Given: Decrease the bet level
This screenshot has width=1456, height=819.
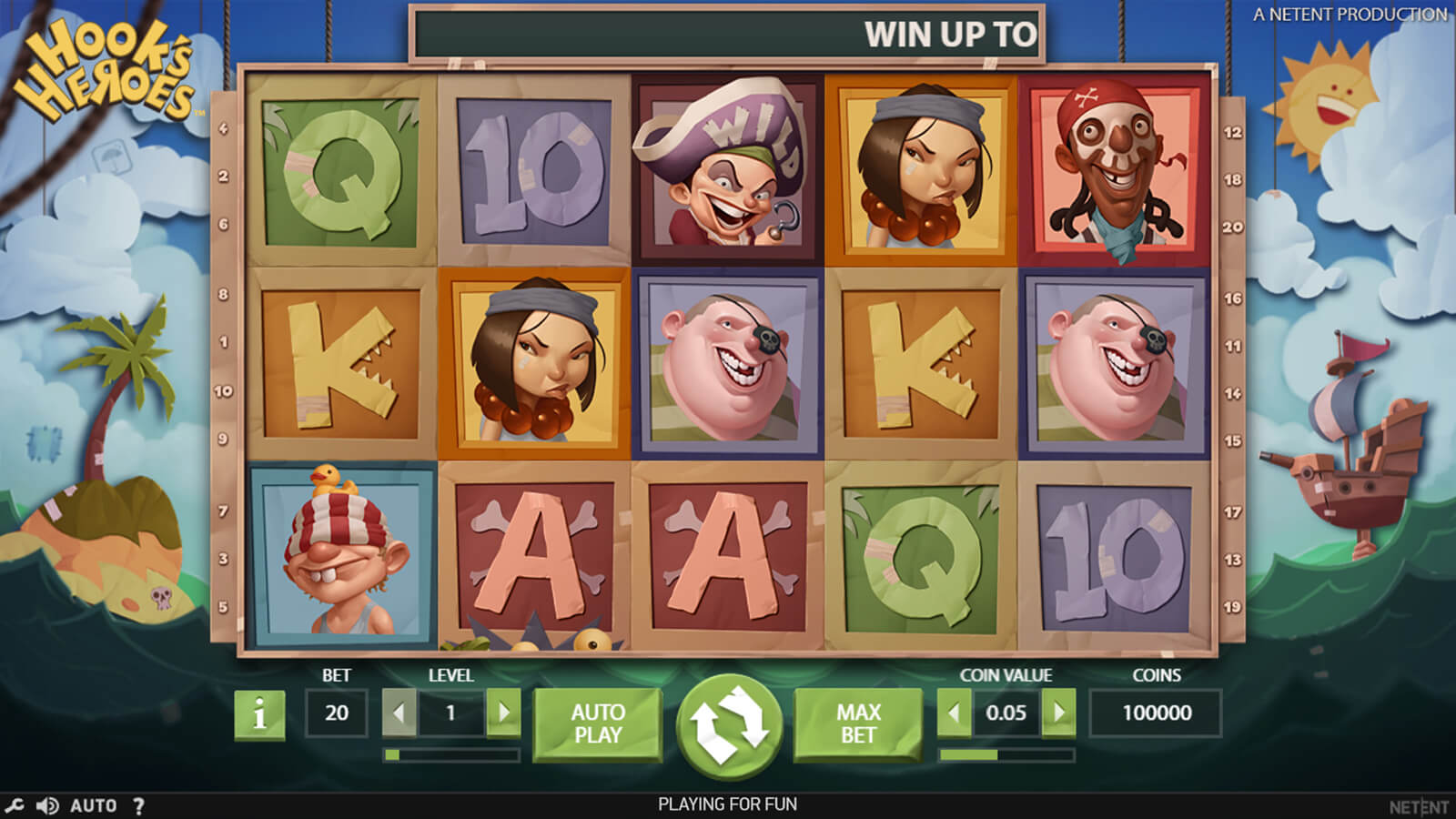Looking at the screenshot, I should (399, 713).
